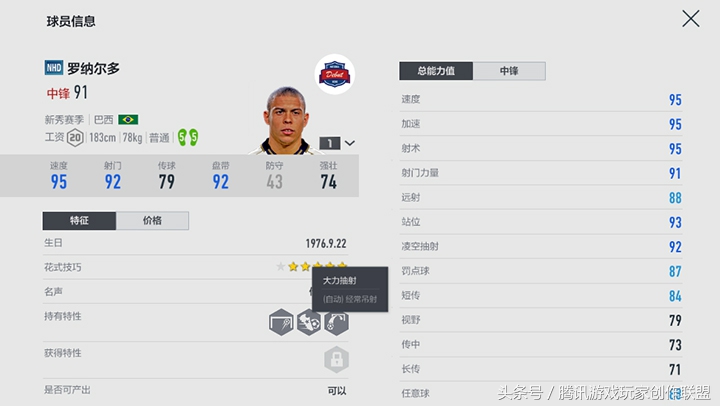The height and width of the screenshot is (406, 720).
Task: Open the upgrade level dropdown showing 1
Action: 338,143
